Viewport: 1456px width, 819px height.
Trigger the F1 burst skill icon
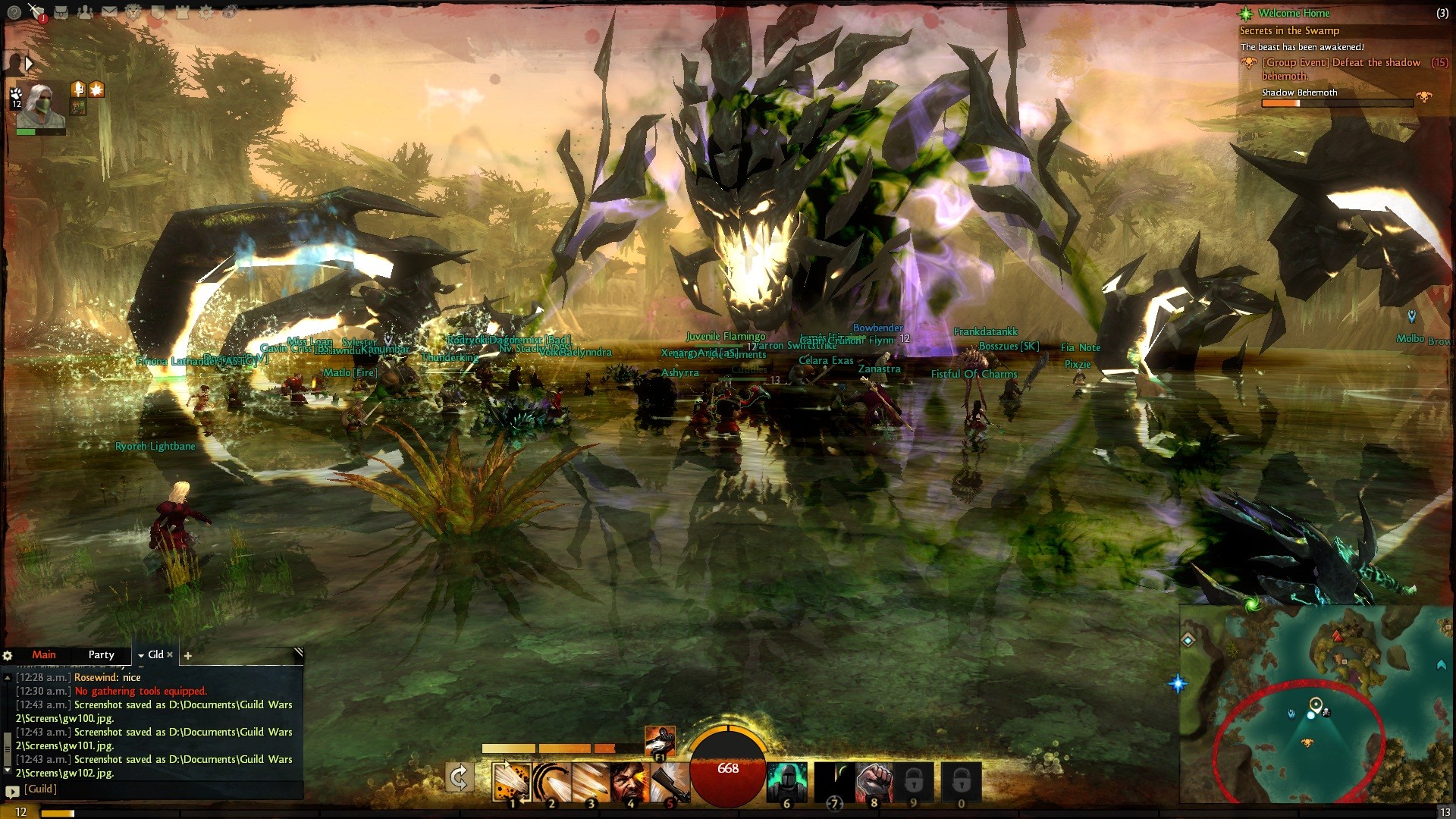pos(659,741)
